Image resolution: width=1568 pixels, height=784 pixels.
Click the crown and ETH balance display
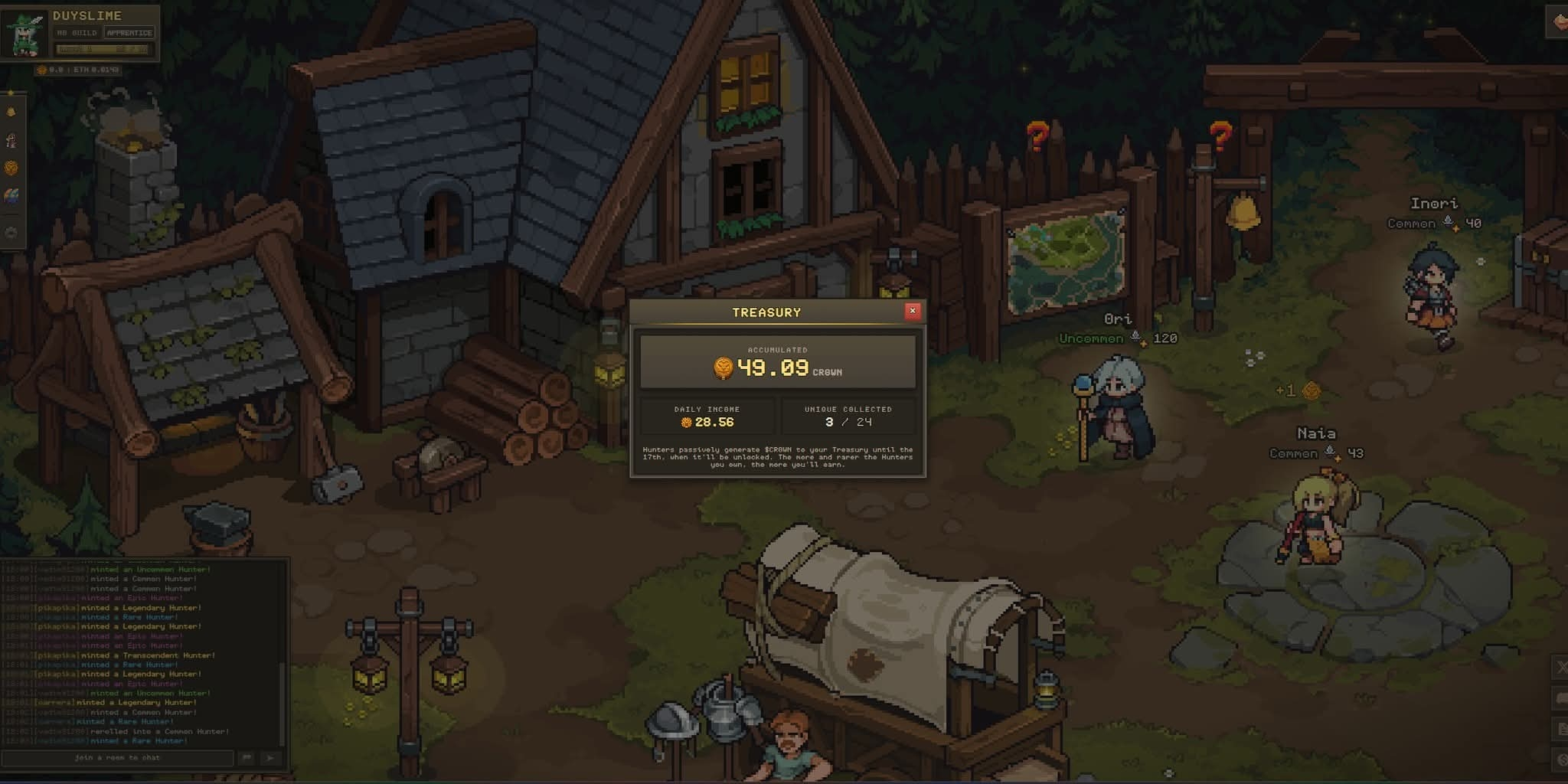(x=77, y=70)
